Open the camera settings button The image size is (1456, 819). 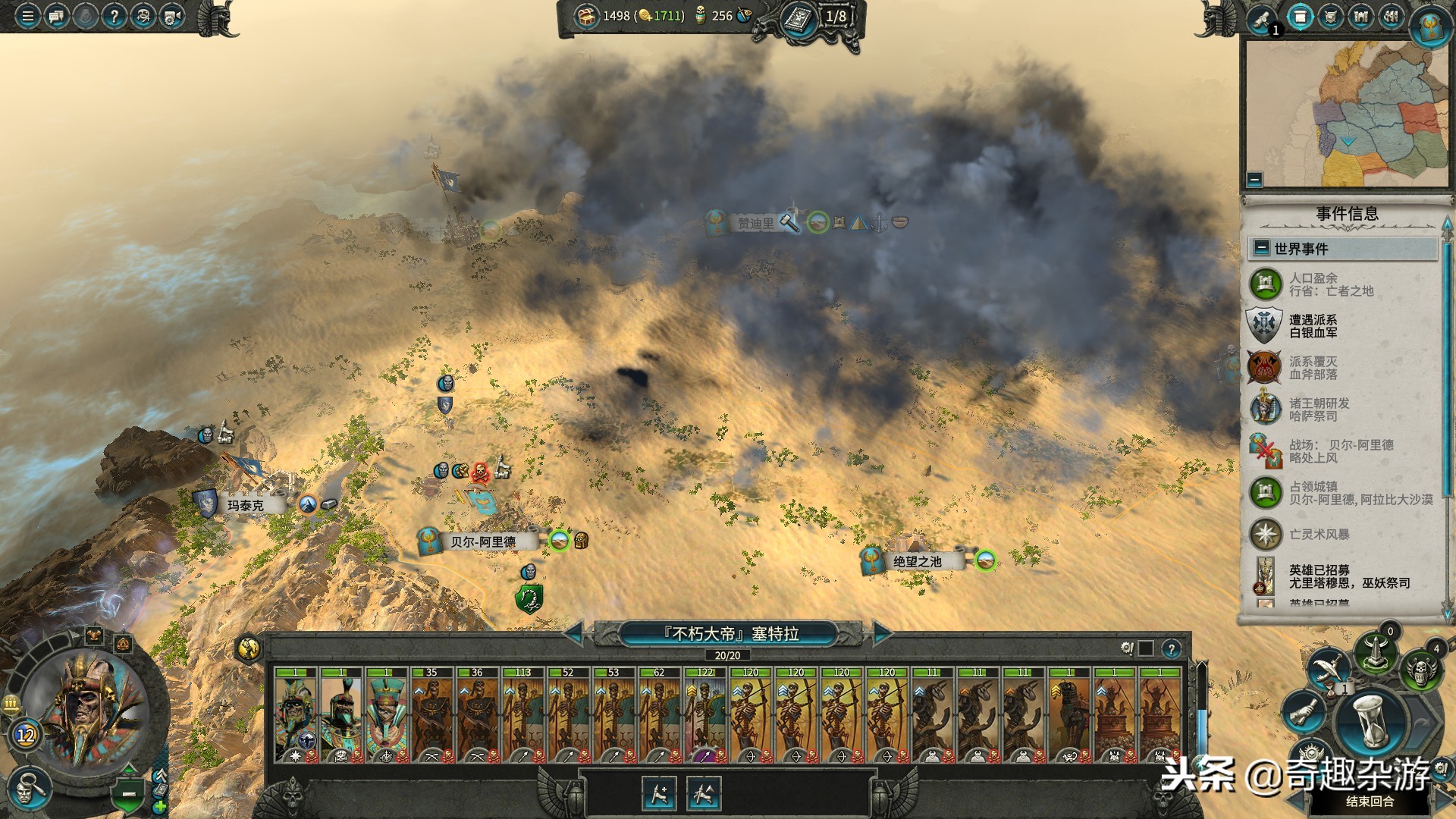coord(172,16)
